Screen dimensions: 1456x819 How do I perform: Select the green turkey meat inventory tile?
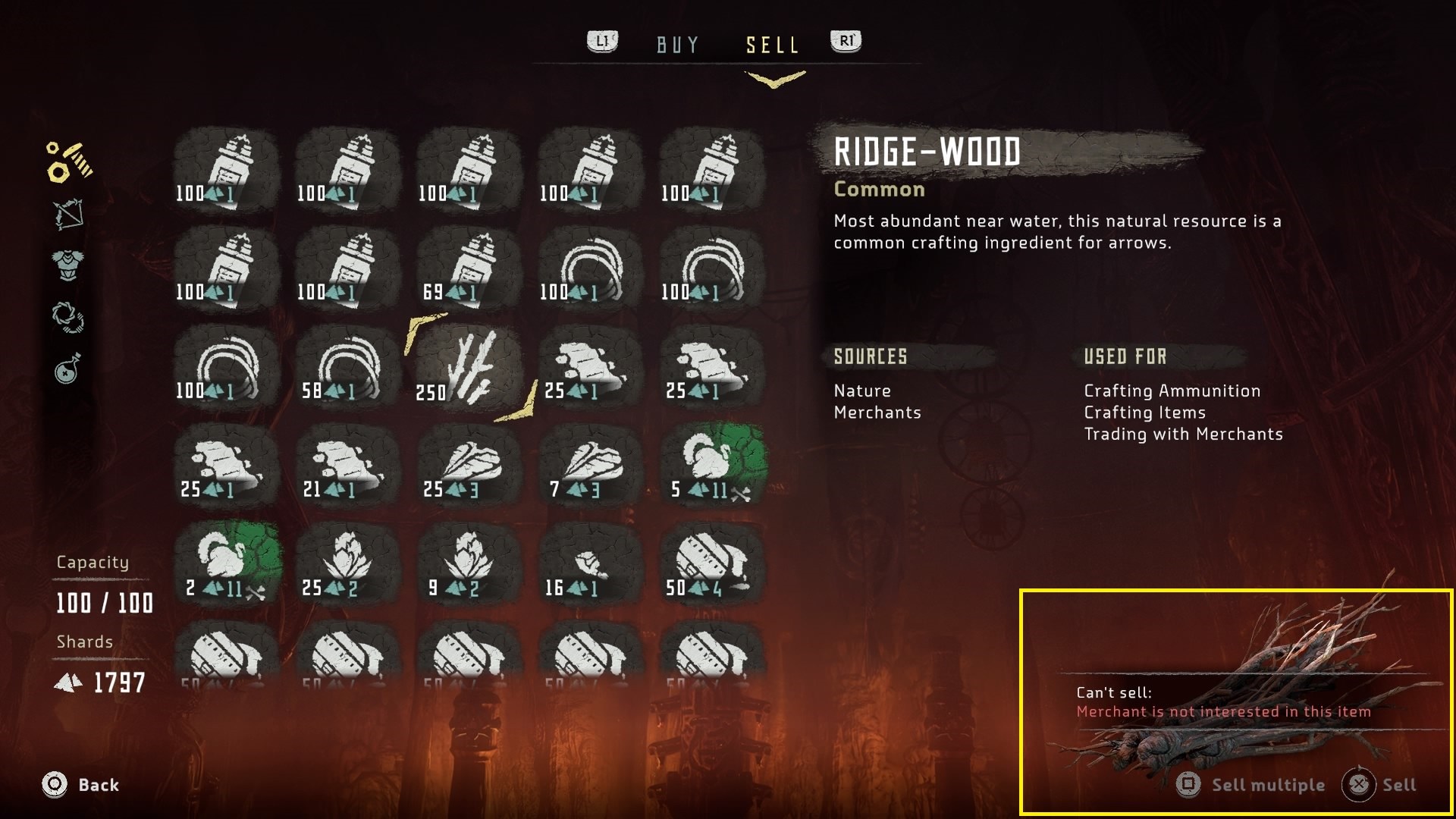(x=711, y=466)
